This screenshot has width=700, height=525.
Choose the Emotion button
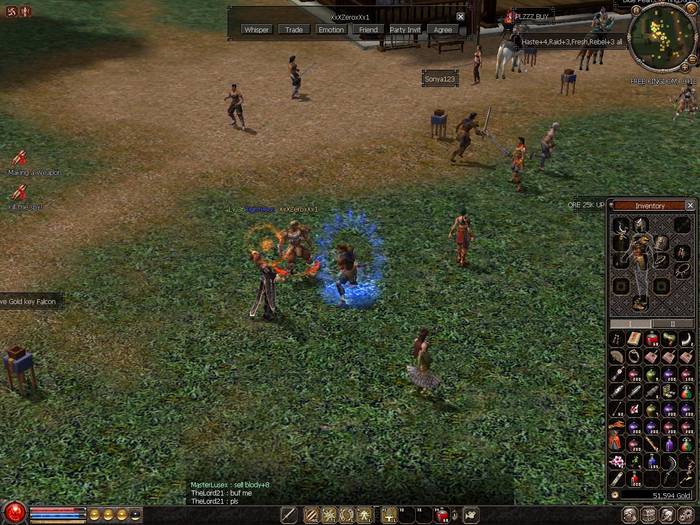(331, 30)
